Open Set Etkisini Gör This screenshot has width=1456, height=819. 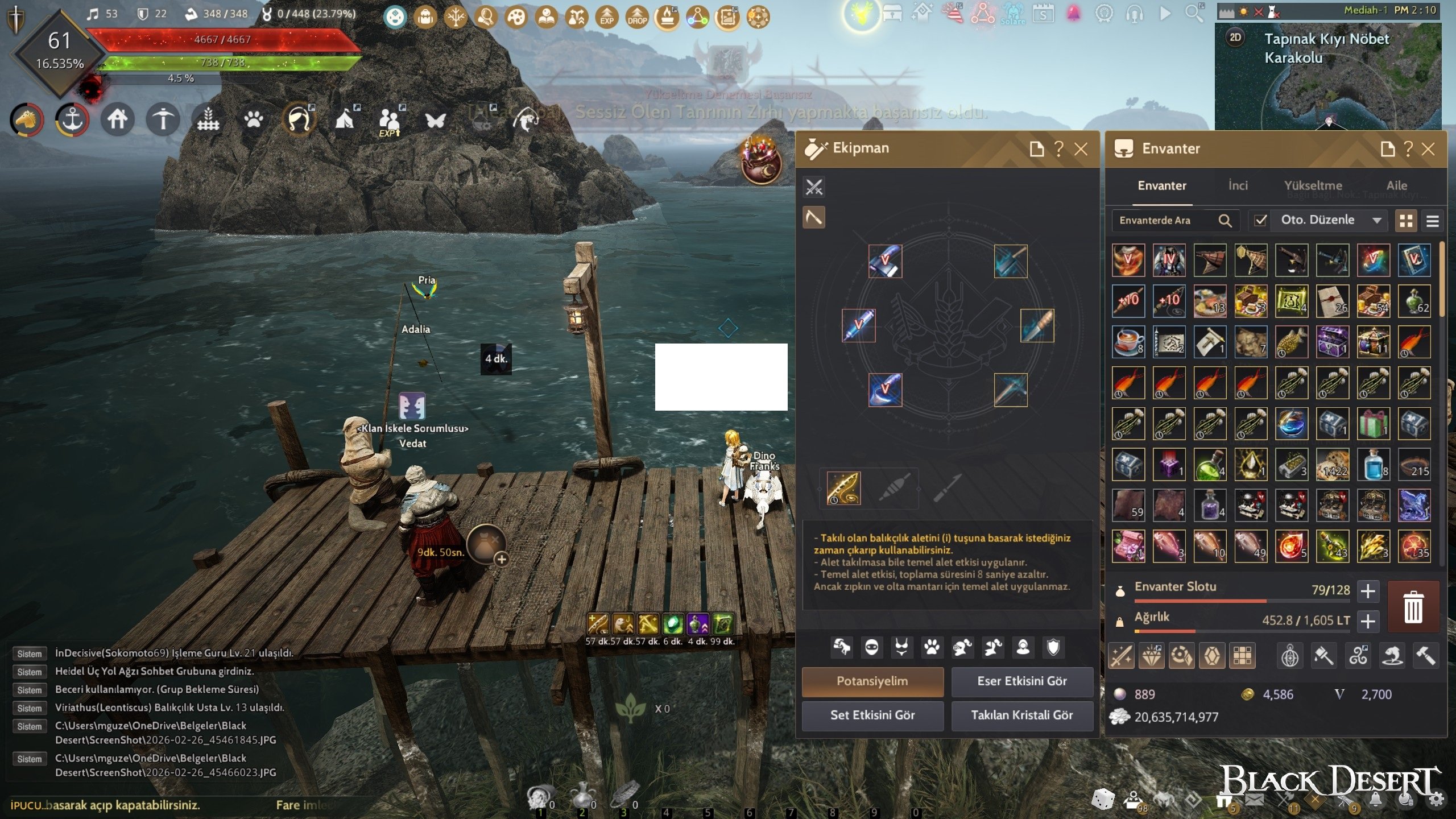(x=872, y=715)
